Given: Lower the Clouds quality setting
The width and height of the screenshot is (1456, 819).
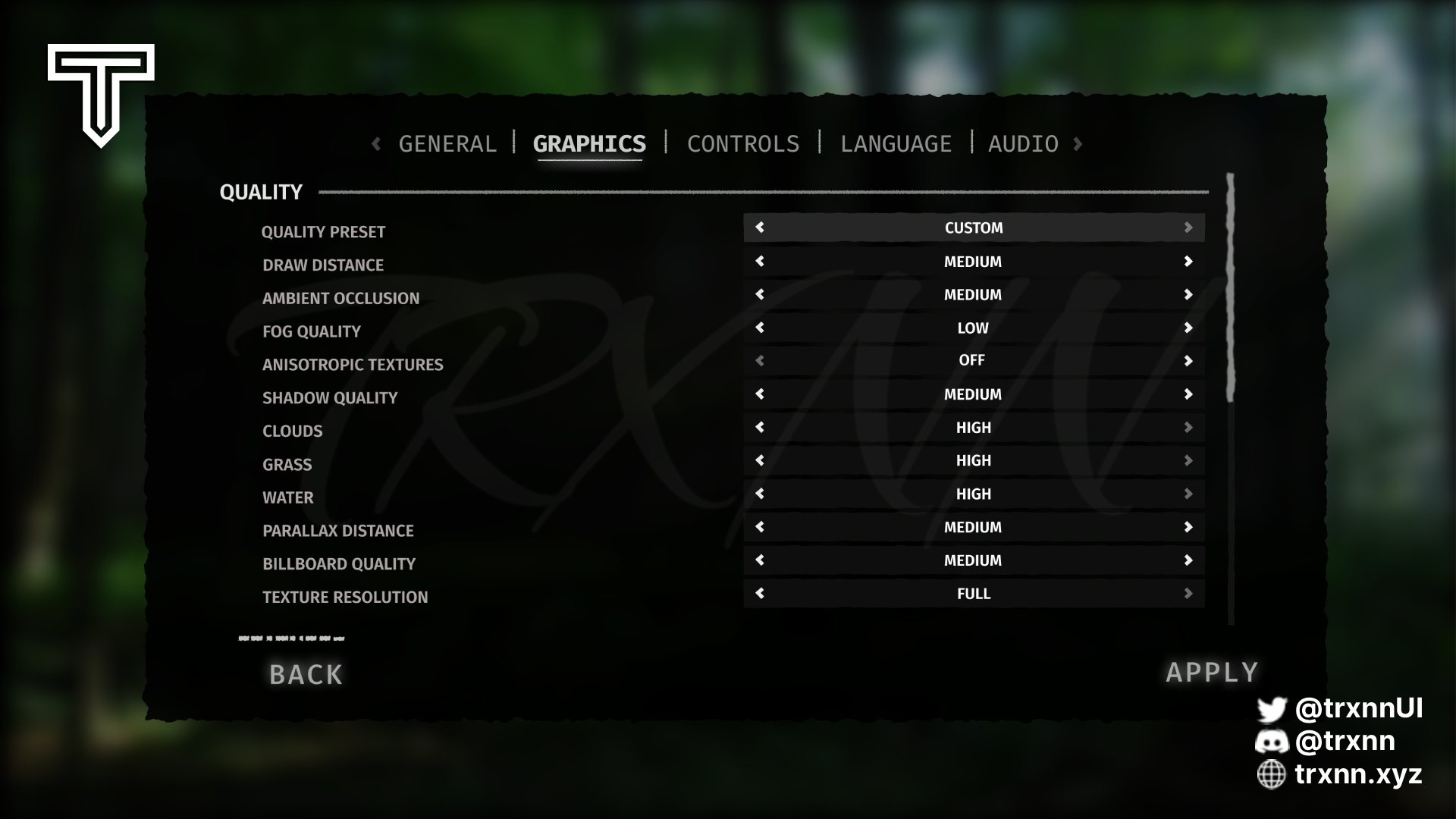Looking at the screenshot, I should (760, 428).
